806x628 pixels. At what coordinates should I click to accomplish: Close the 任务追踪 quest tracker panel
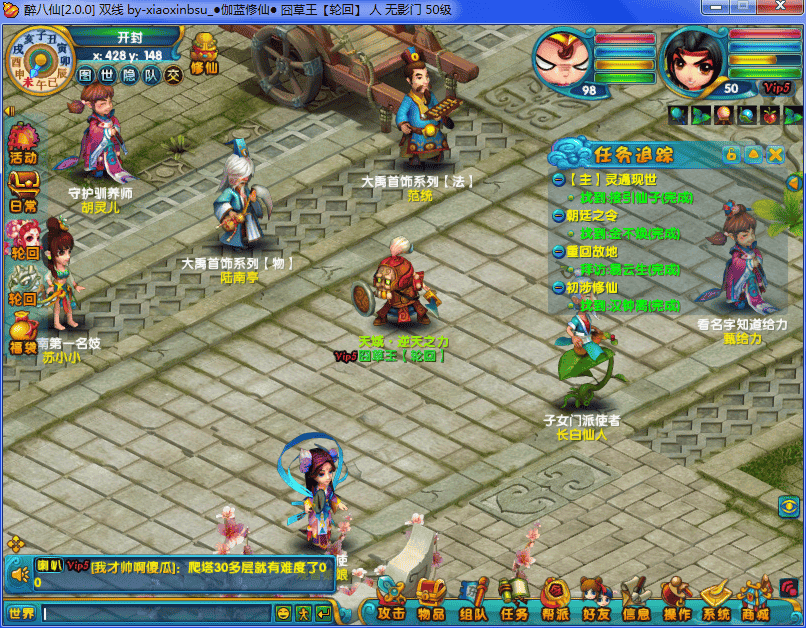point(775,154)
